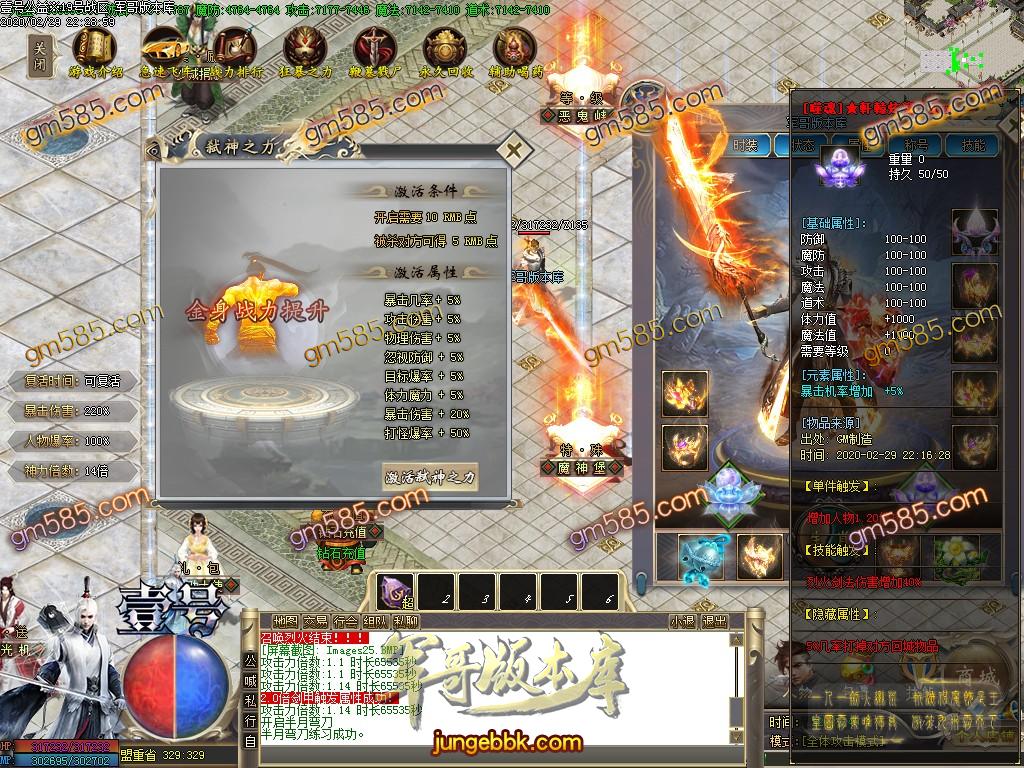Open the 行会 guild button

coord(346,621)
